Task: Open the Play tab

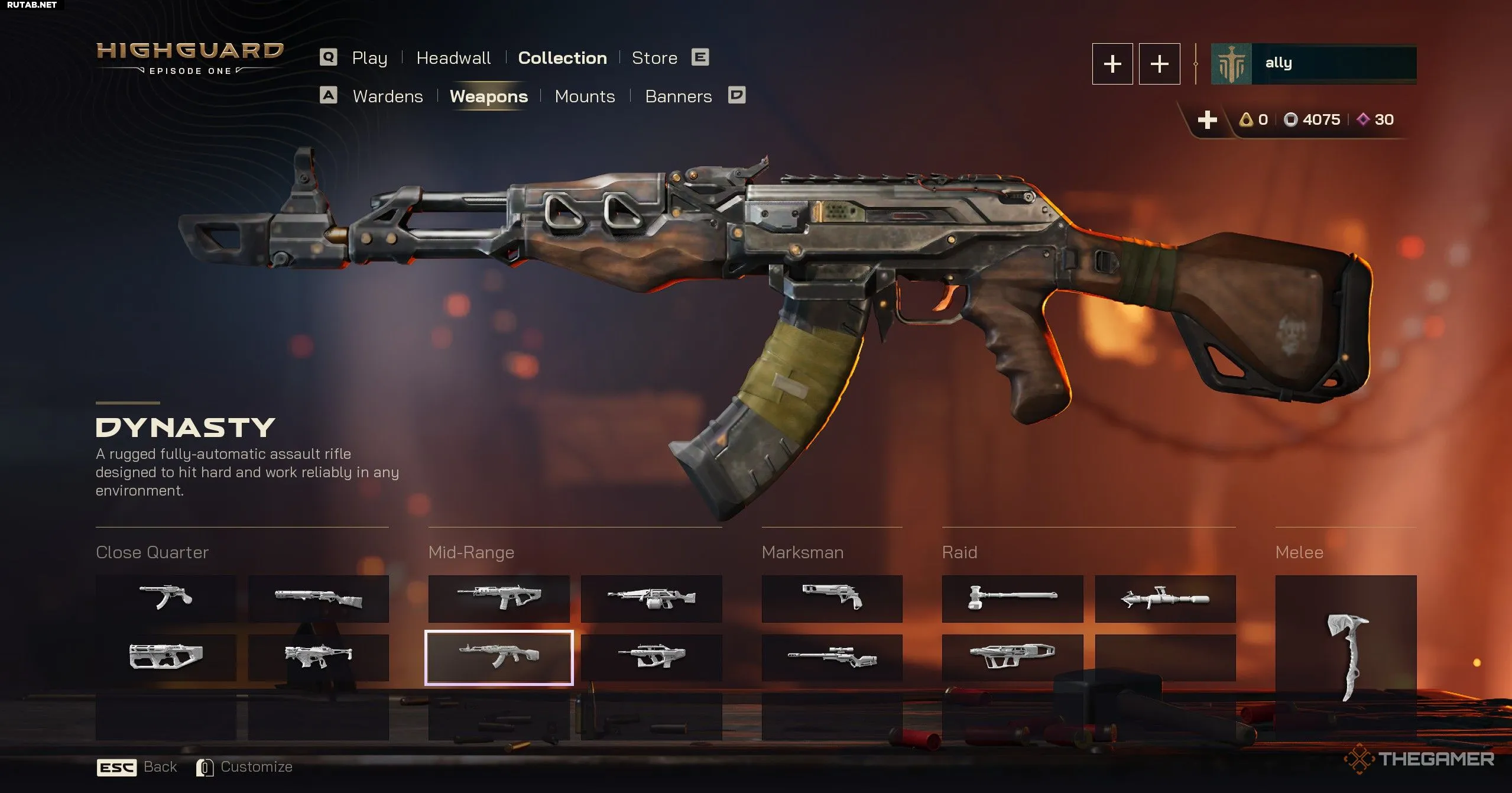Action: pos(369,58)
